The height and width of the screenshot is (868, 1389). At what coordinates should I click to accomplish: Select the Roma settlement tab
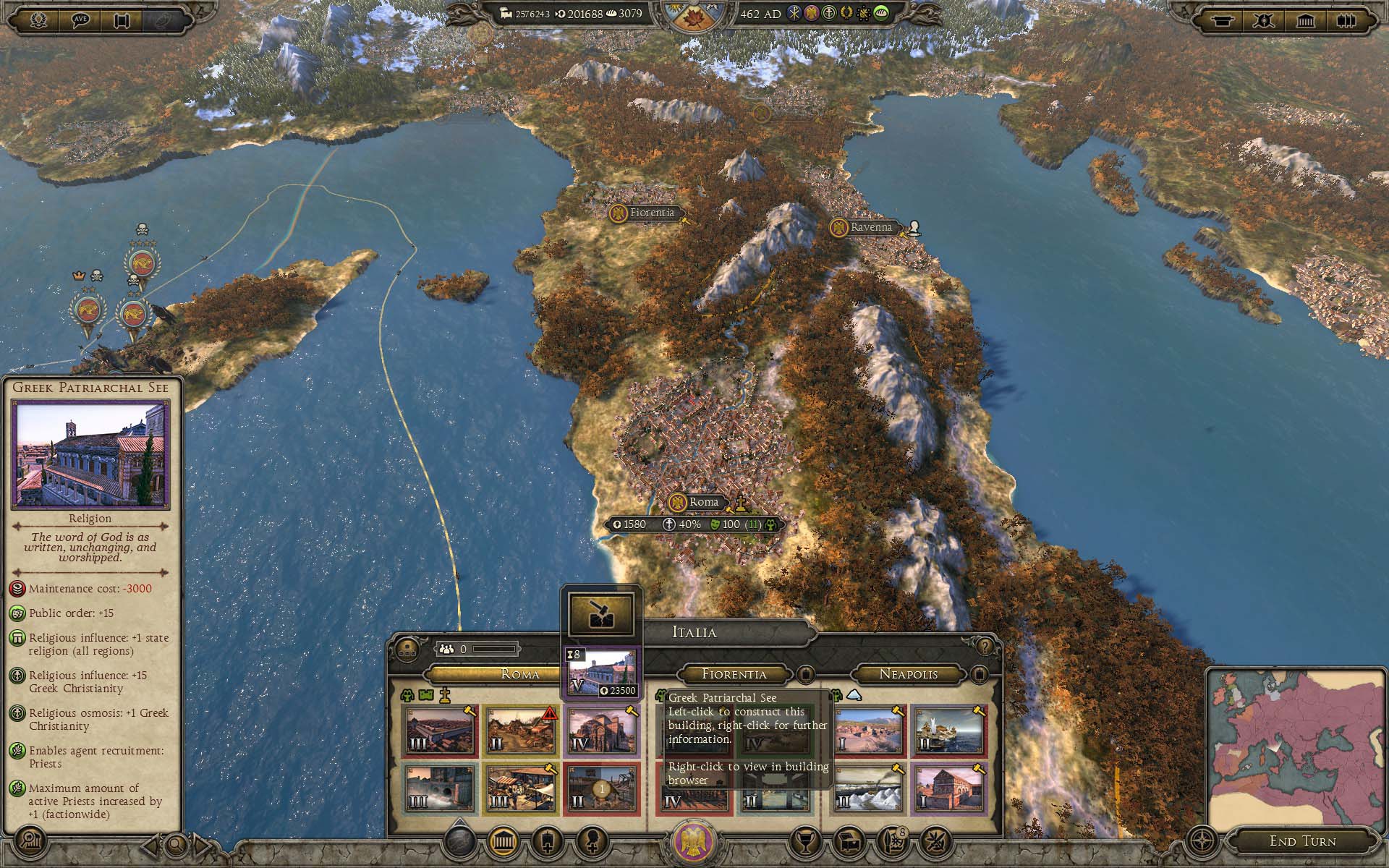[x=520, y=674]
